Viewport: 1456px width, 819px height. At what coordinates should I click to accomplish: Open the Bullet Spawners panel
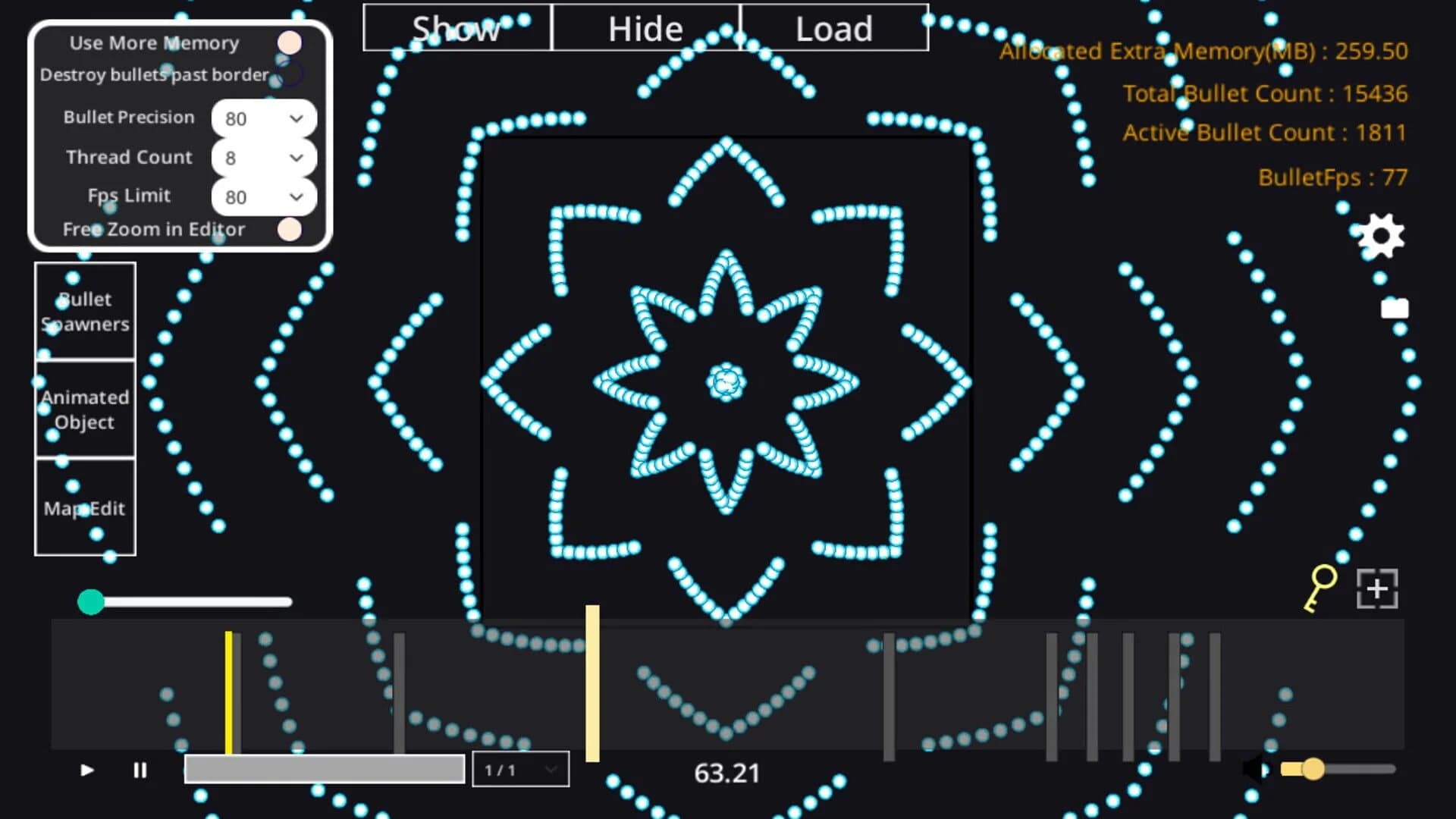(x=85, y=311)
